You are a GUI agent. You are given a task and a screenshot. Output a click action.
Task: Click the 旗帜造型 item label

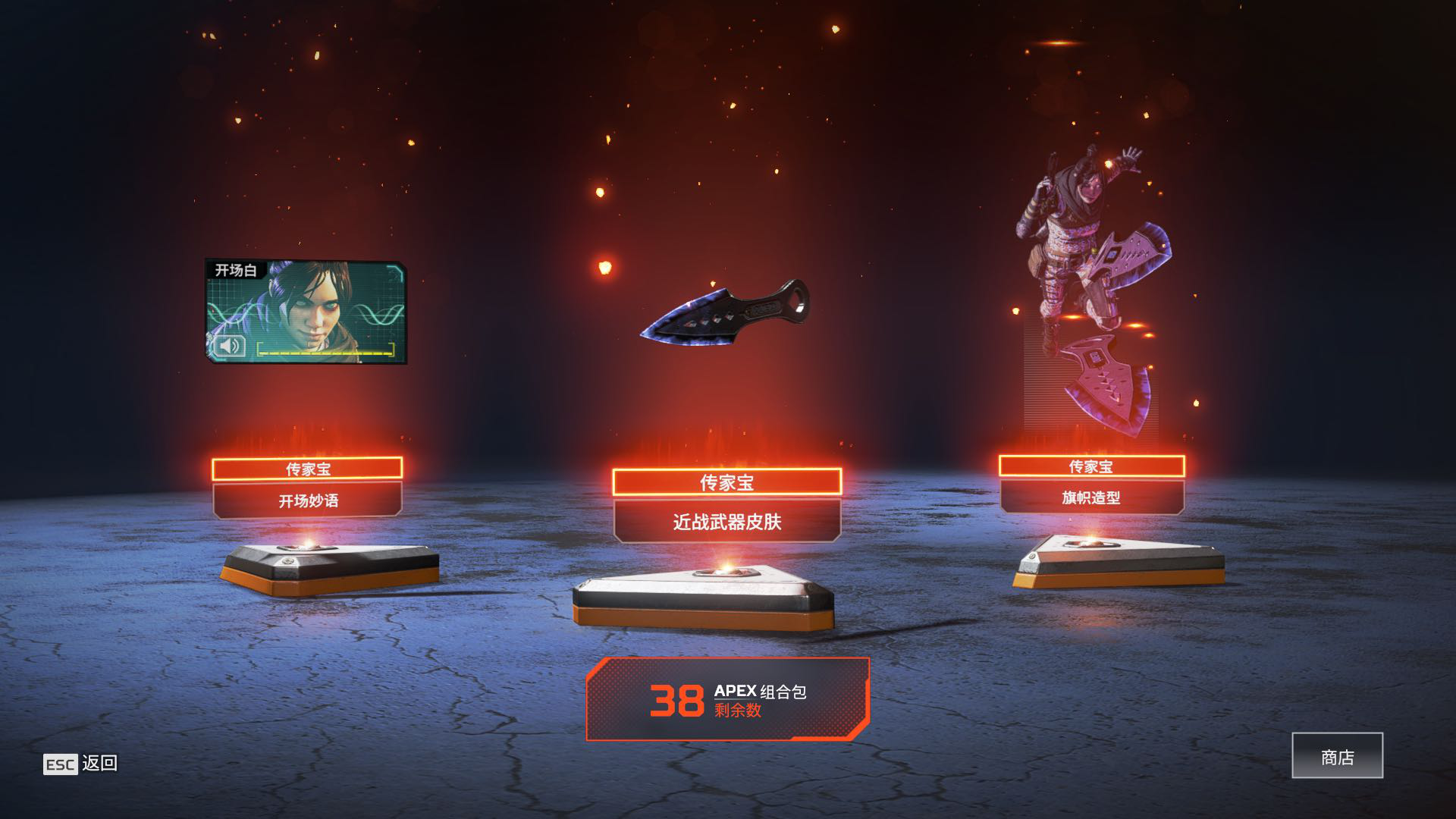click(1091, 497)
